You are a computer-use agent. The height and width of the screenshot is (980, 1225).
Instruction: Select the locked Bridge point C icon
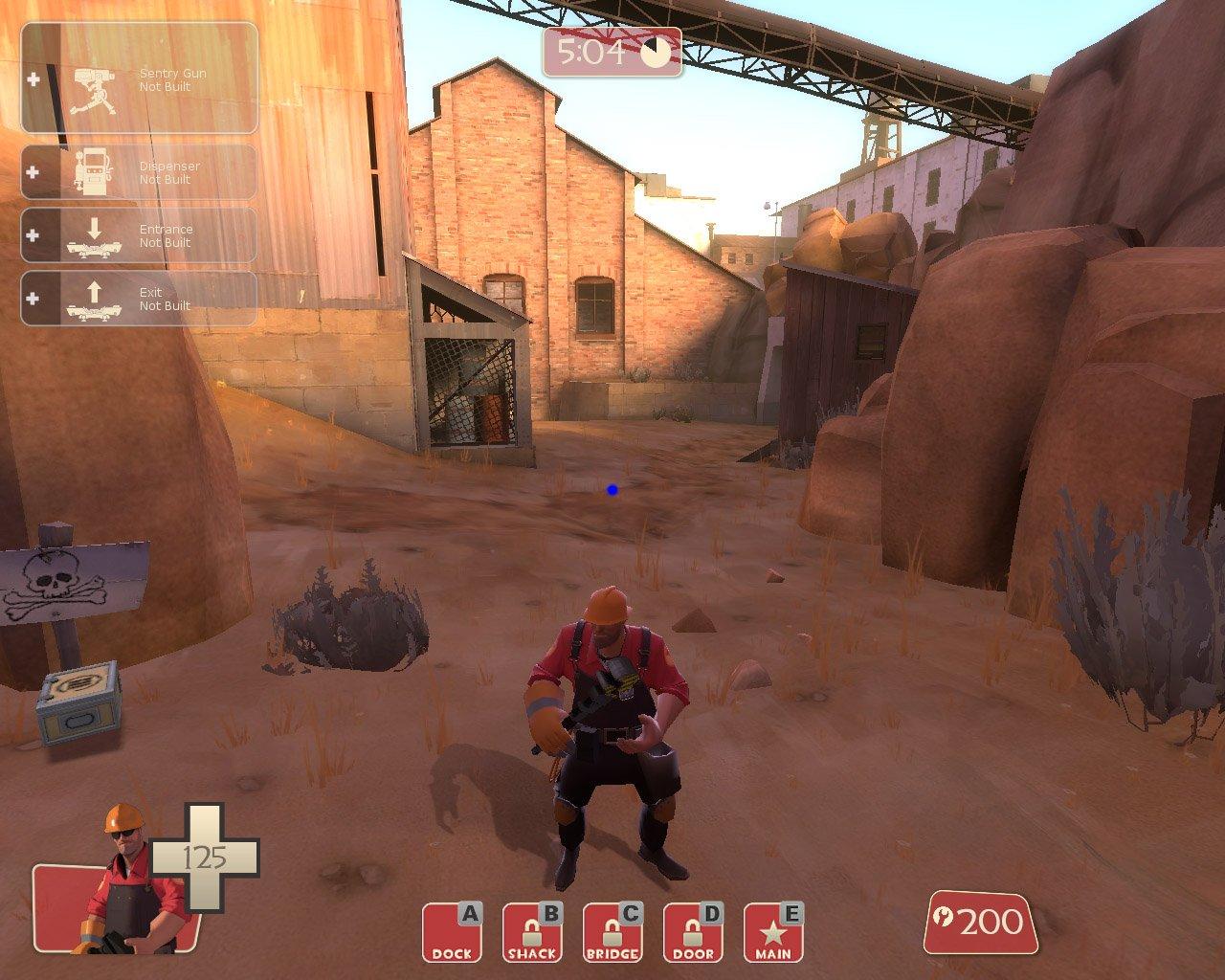point(612,933)
